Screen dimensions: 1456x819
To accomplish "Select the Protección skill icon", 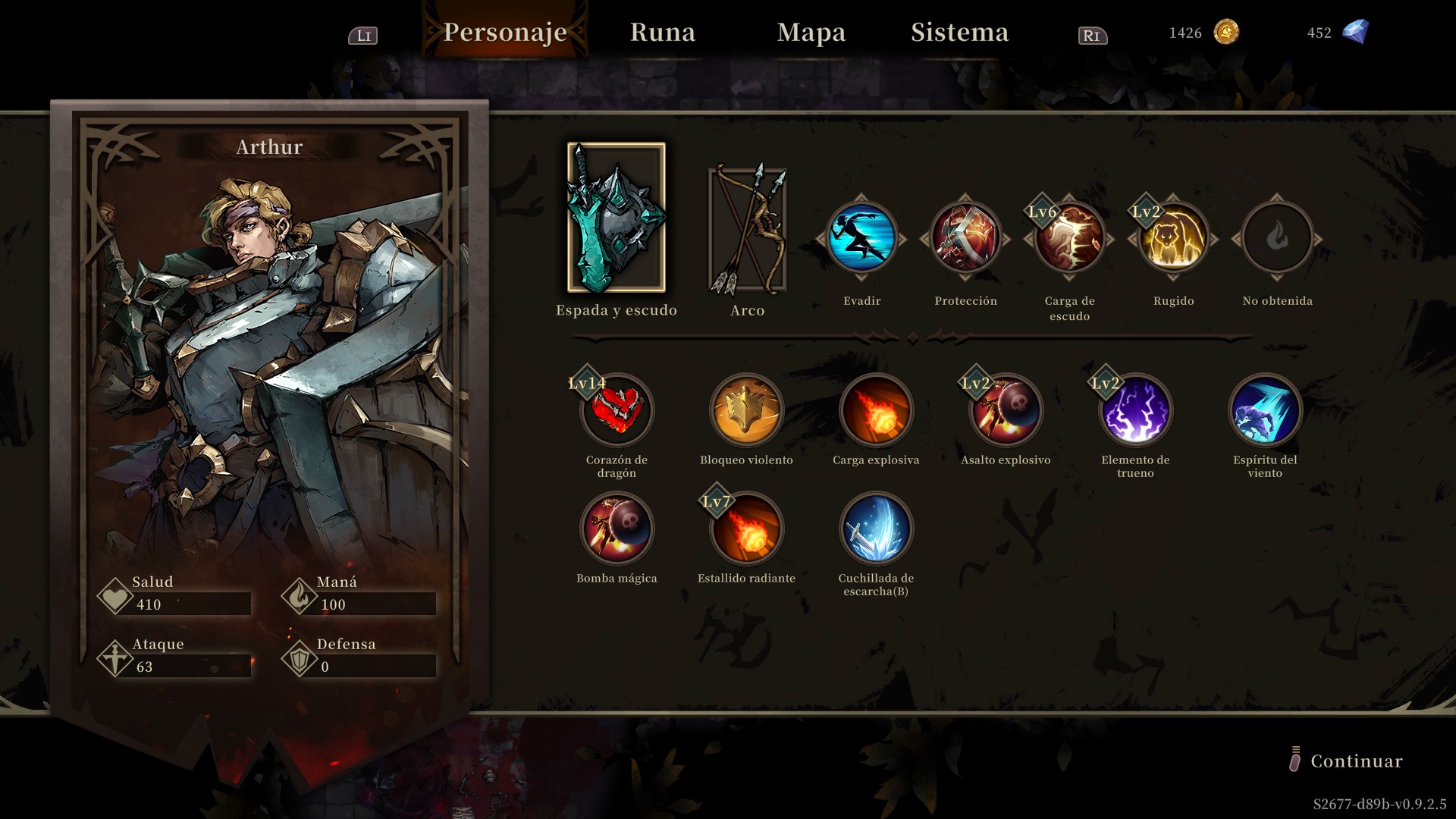I will [x=965, y=238].
